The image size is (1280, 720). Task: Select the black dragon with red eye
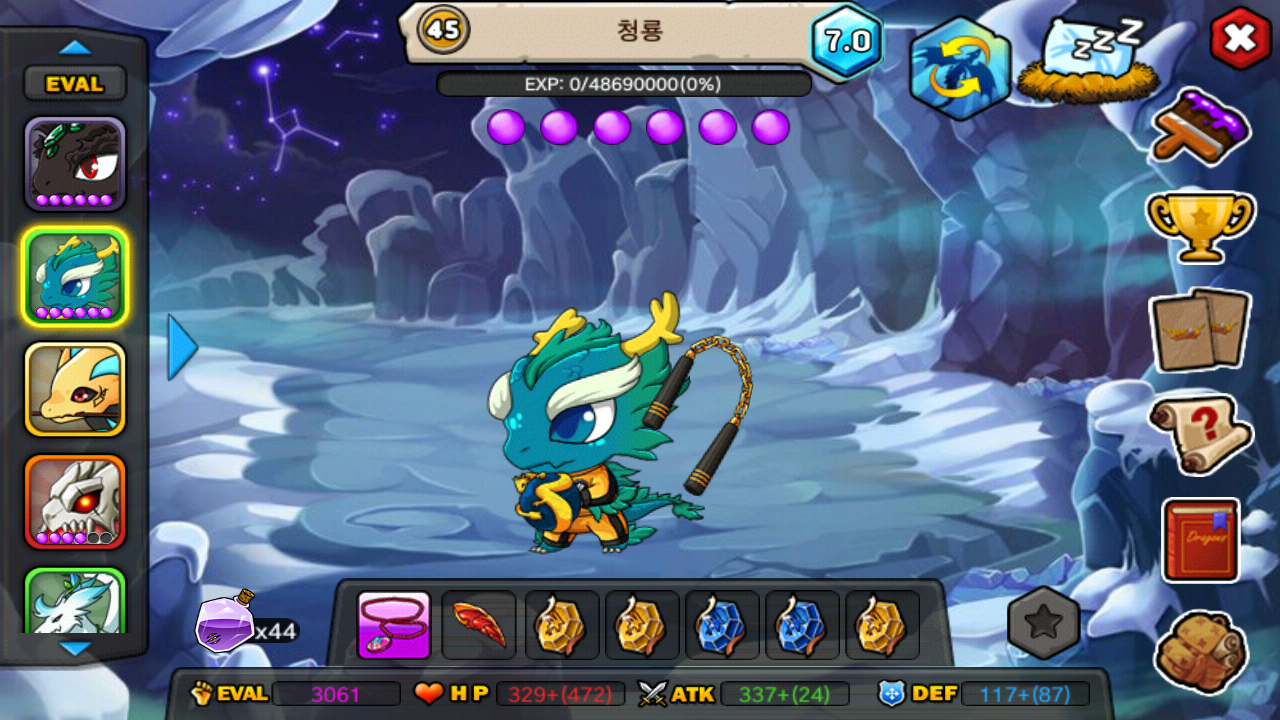click(x=75, y=164)
